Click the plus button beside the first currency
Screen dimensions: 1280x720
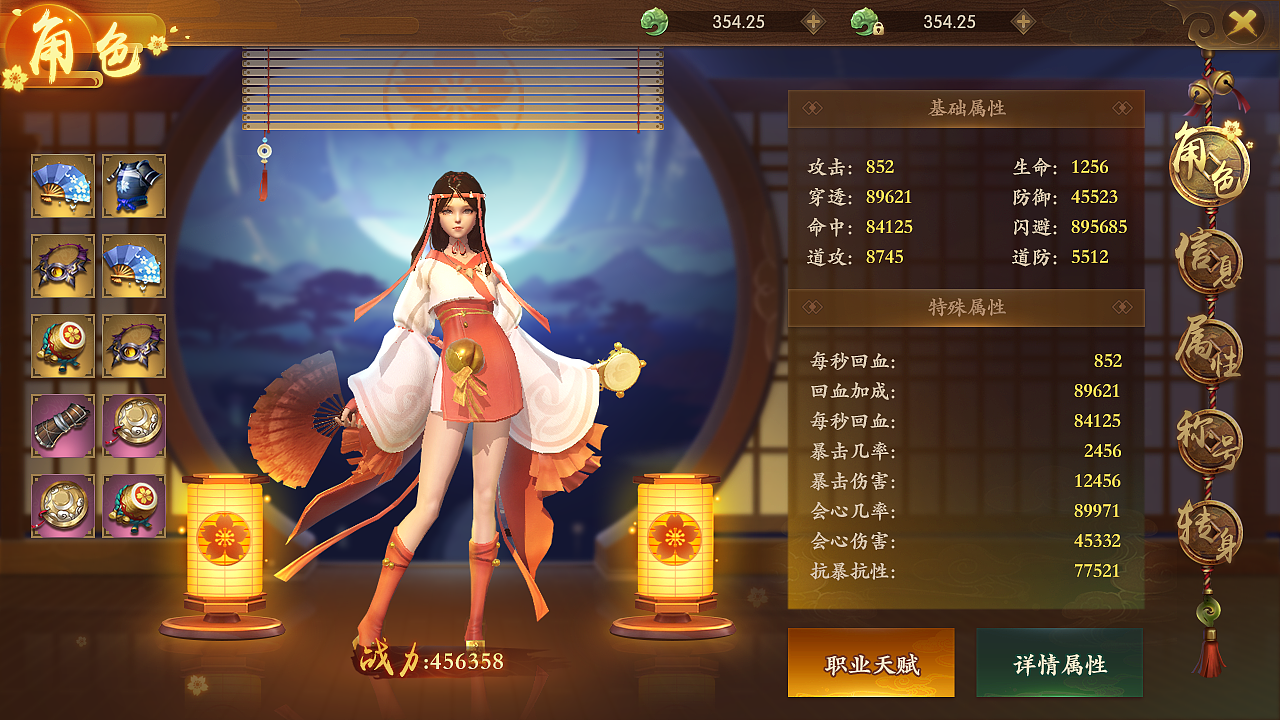click(812, 20)
